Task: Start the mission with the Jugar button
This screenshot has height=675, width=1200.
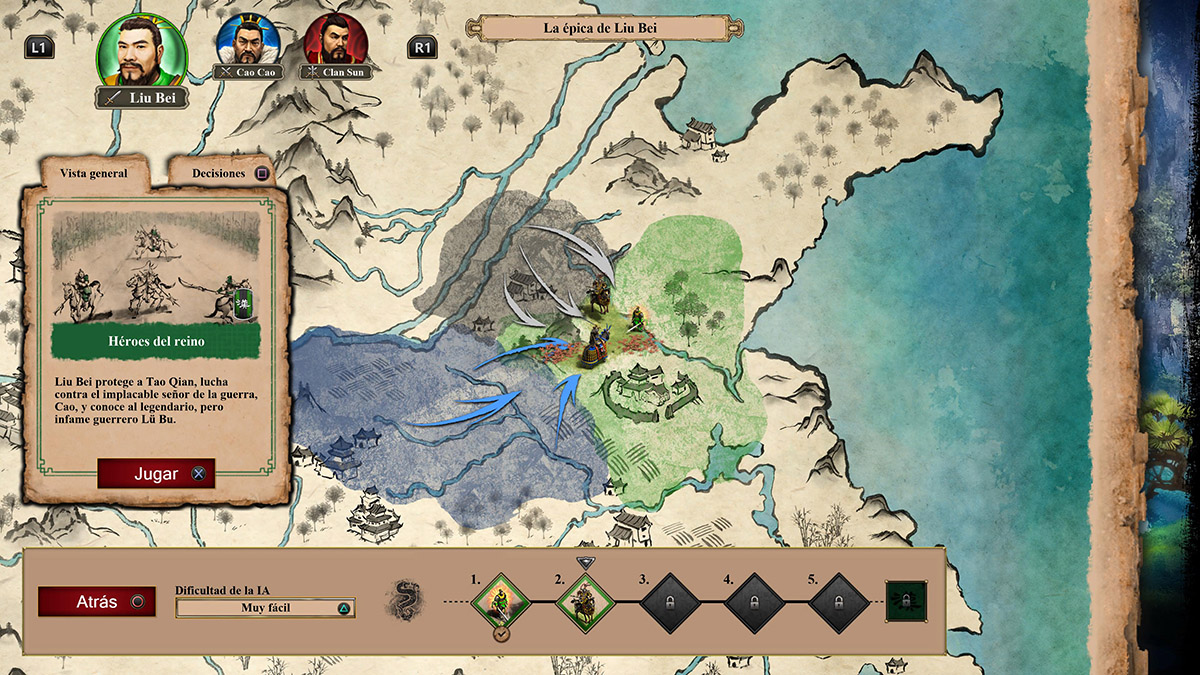Action: (156, 474)
